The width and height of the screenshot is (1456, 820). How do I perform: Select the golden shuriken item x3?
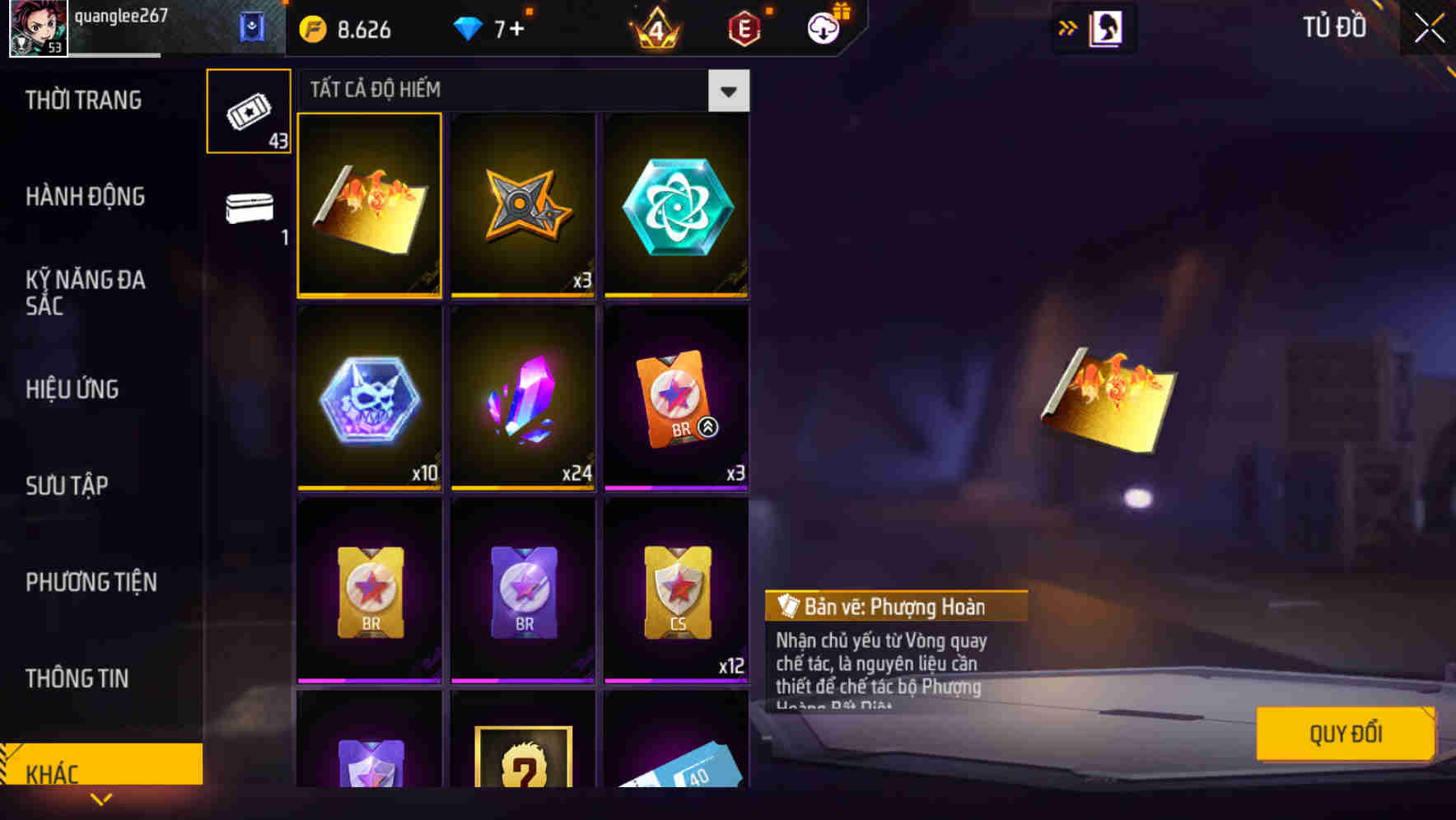point(522,204)
